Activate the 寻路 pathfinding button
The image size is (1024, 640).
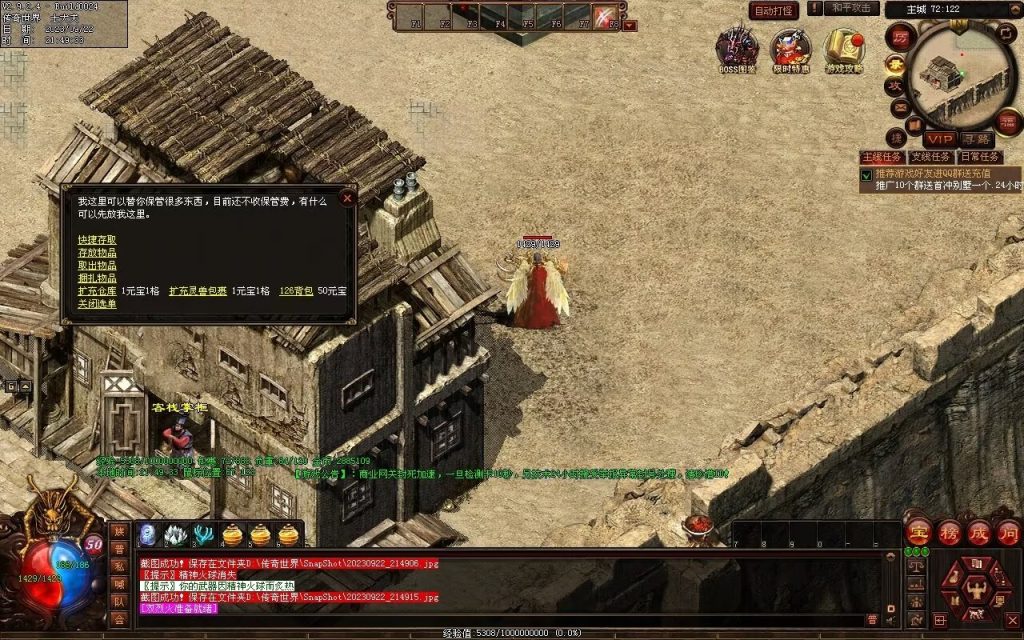click(976, 139)
